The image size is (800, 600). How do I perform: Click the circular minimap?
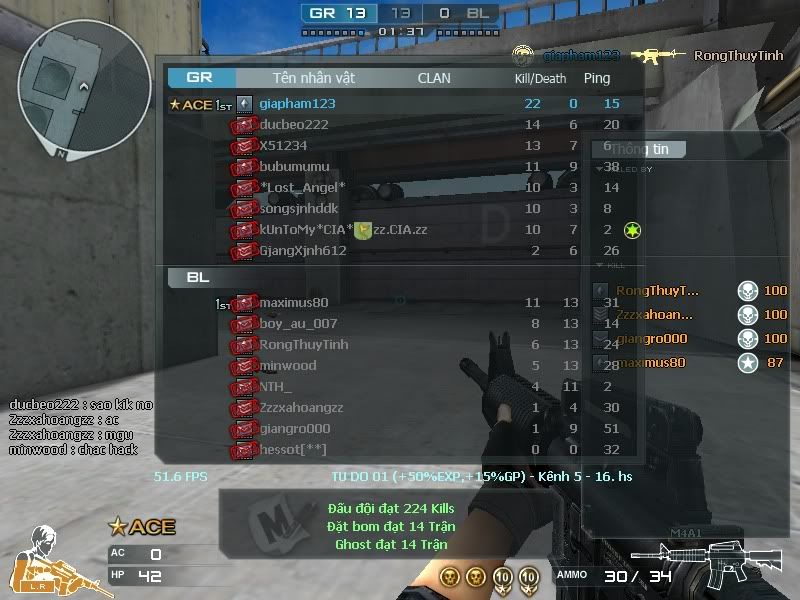point(85,89)
